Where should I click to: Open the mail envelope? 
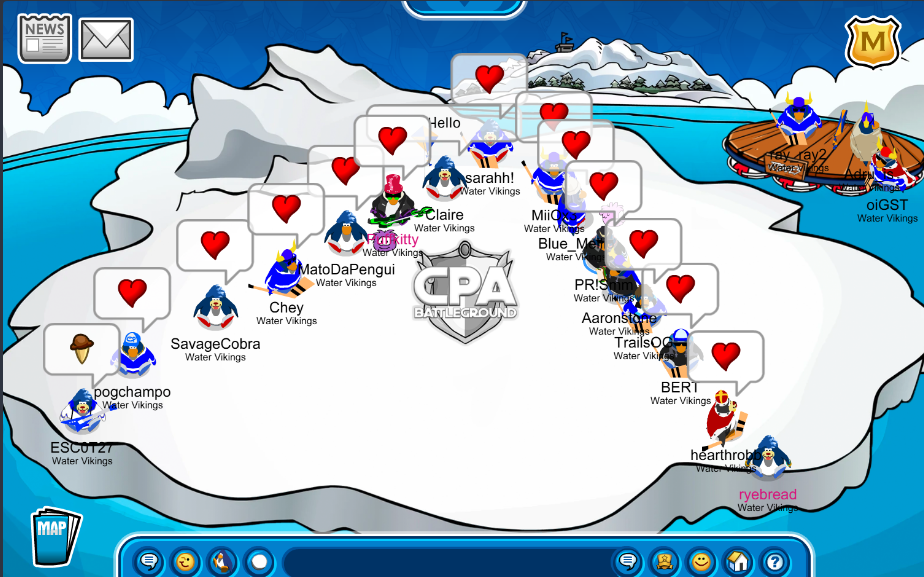[x=106, y=39]
